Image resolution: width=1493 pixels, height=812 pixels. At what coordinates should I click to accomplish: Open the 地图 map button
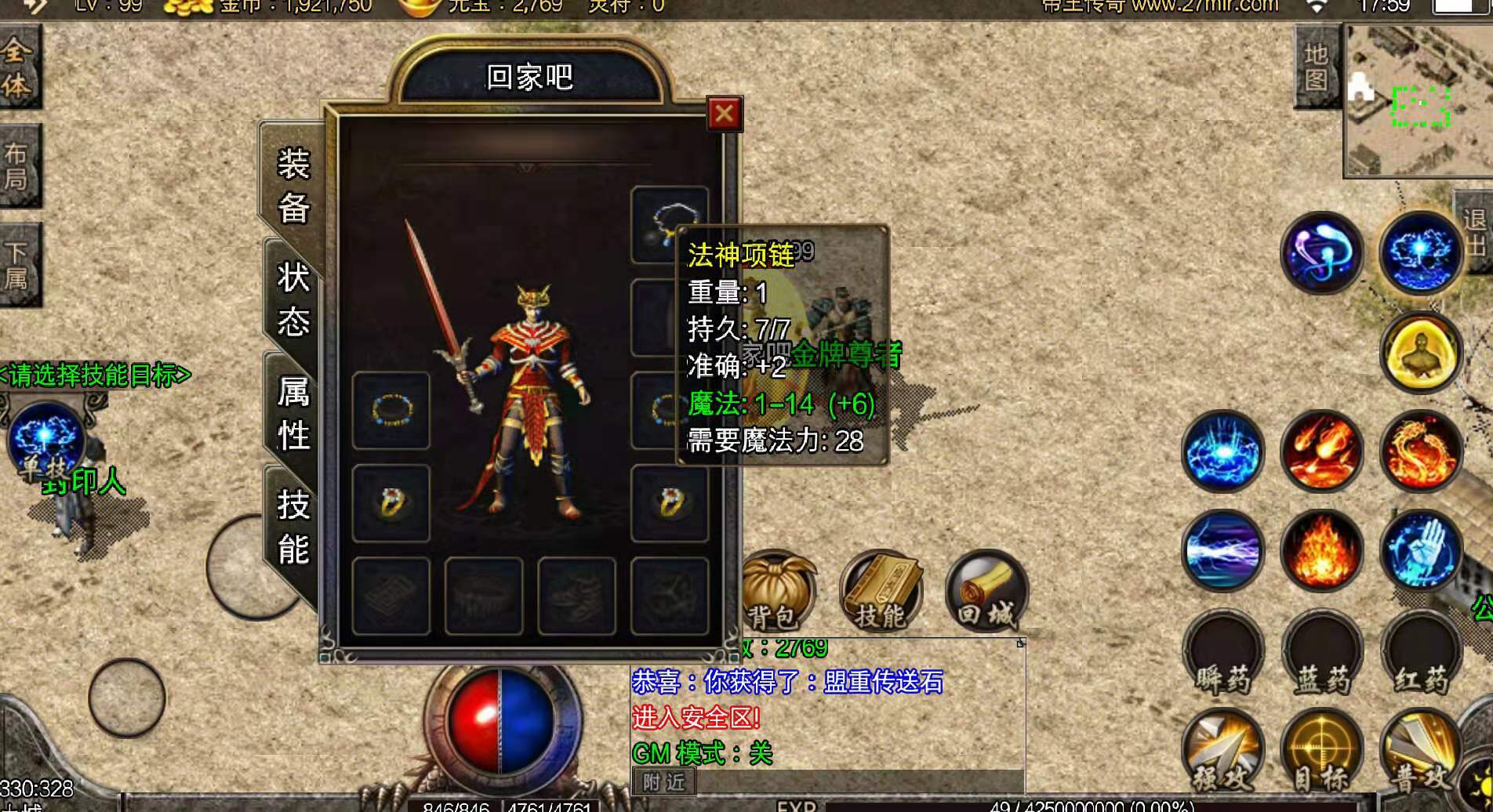[x=1316, y=67]
